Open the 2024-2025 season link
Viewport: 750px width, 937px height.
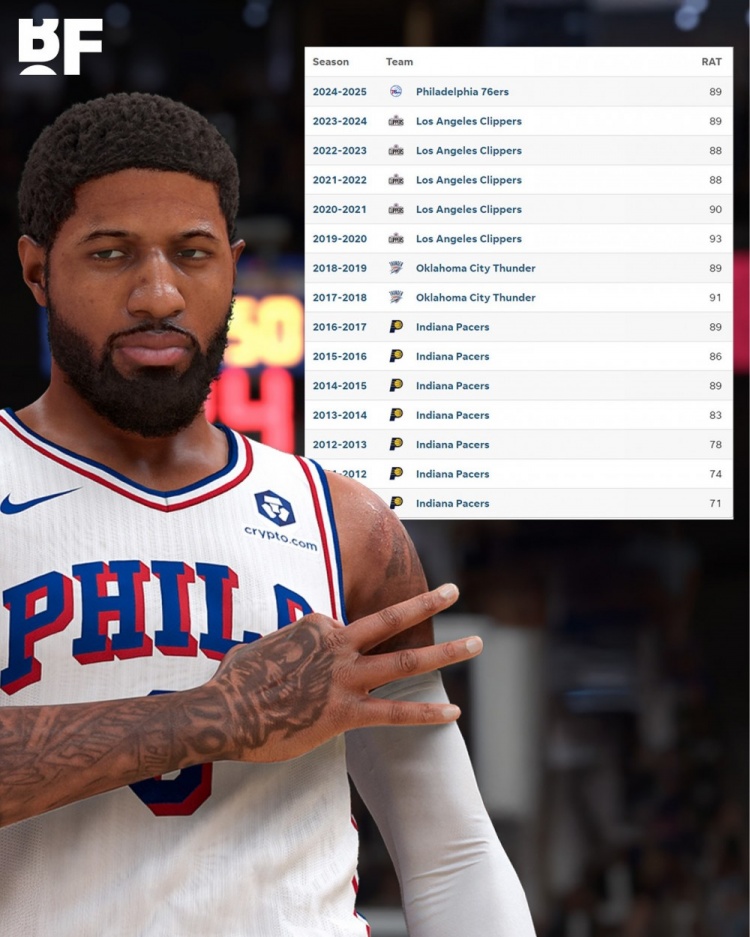339,92
